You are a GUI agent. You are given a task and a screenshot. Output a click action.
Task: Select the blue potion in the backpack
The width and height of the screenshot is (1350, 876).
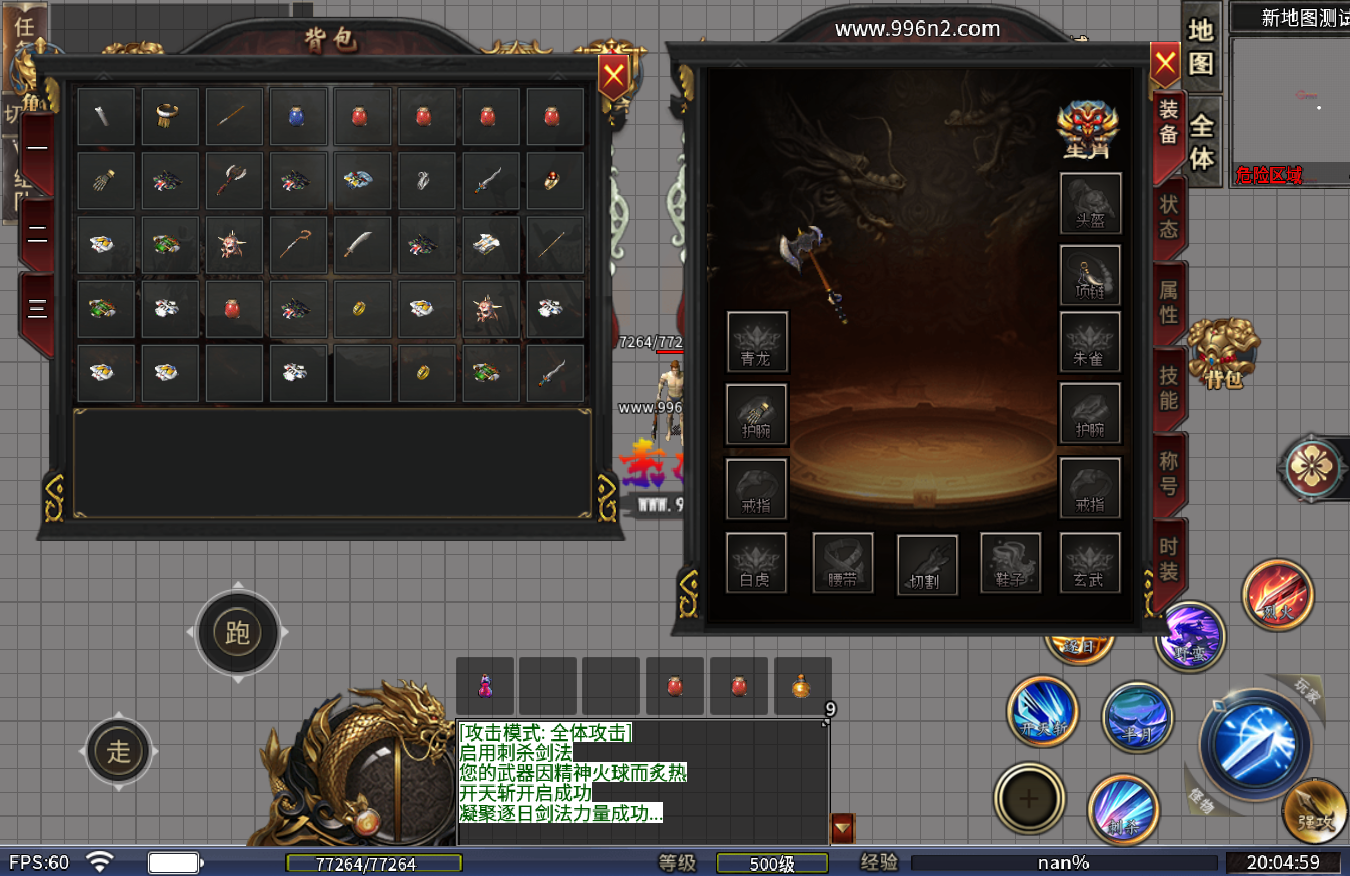tap(298, 116)
